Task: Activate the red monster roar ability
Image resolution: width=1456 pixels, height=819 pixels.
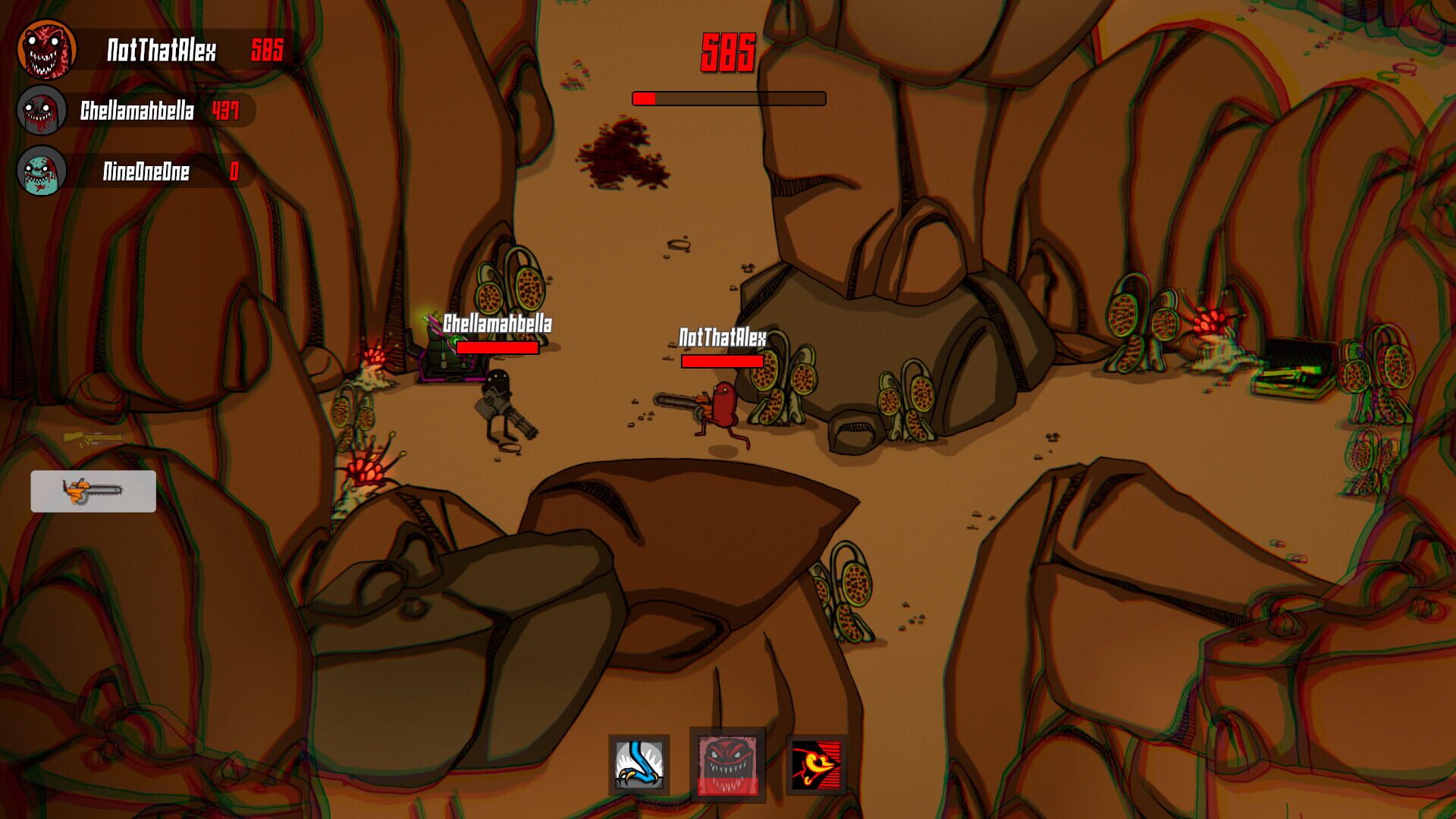Action: (726, 761)
